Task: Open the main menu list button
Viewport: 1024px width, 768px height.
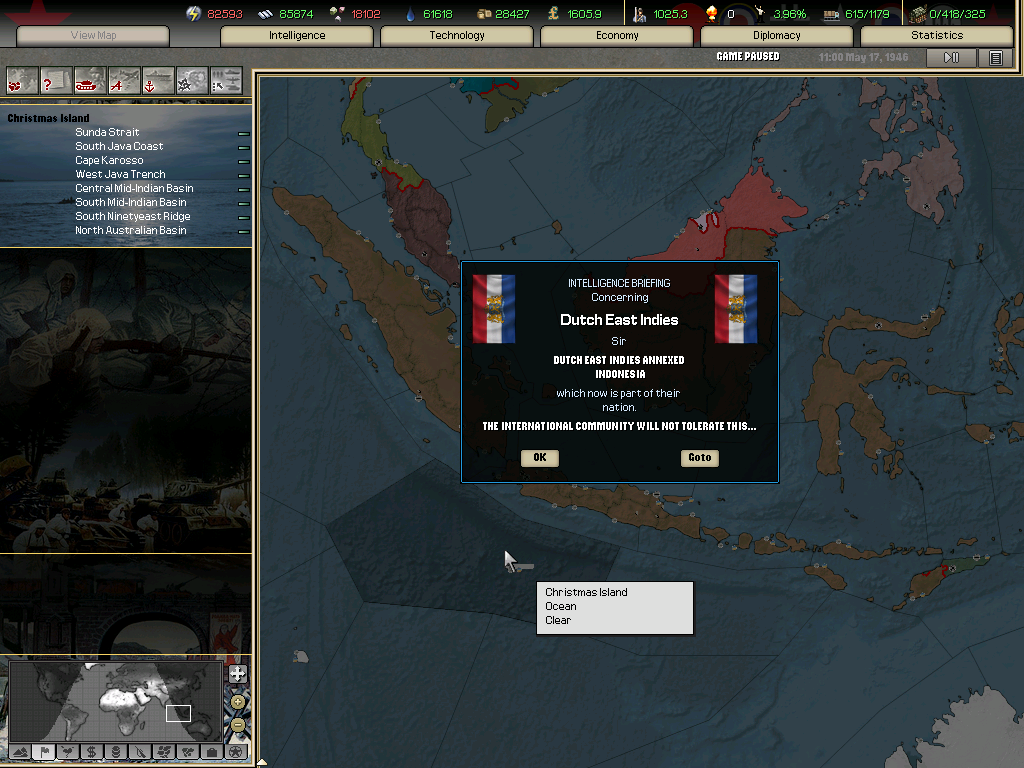Action: point(996,58)
